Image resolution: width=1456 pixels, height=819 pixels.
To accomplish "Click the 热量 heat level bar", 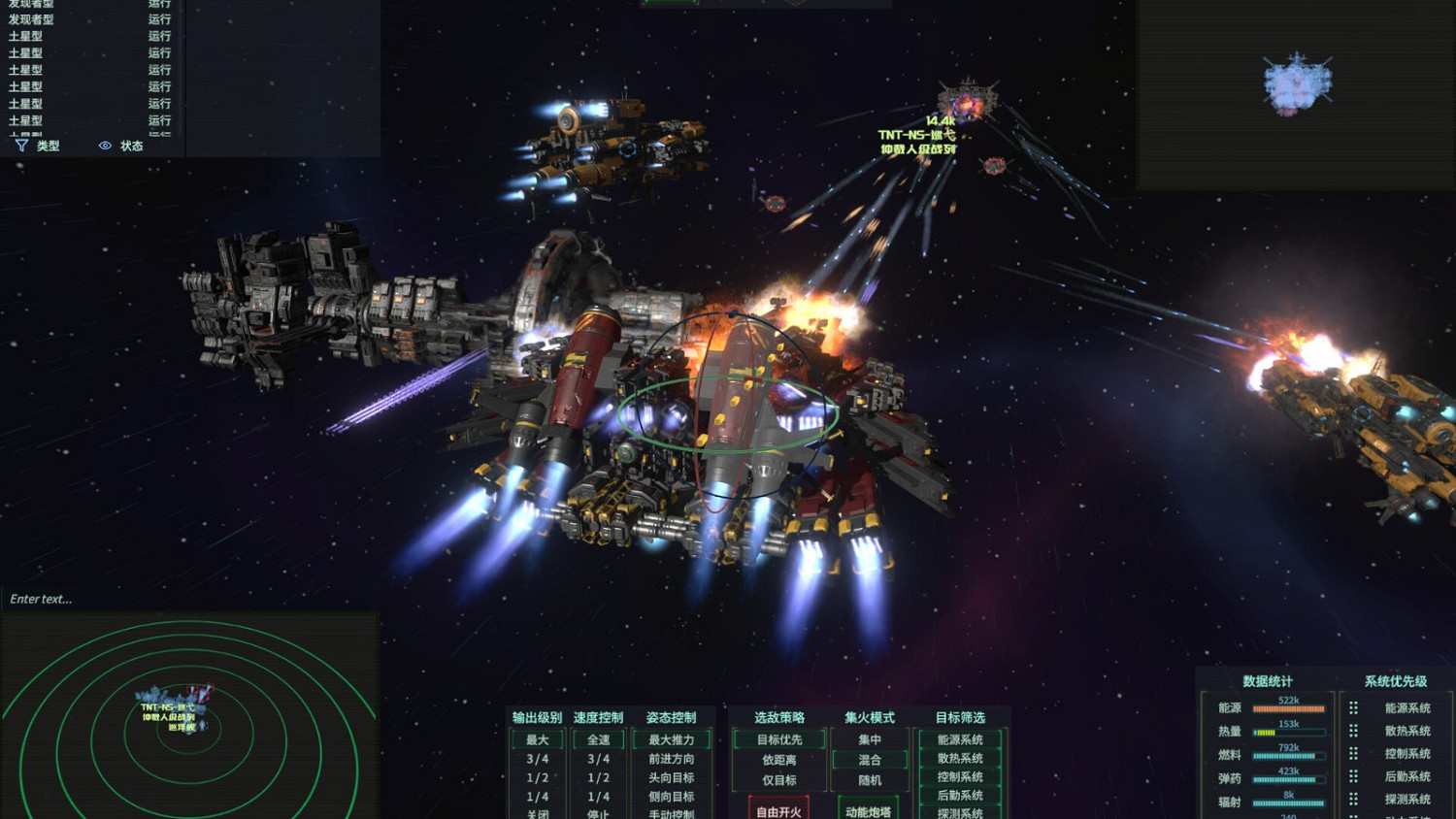I will click(x=1291, y=731).
